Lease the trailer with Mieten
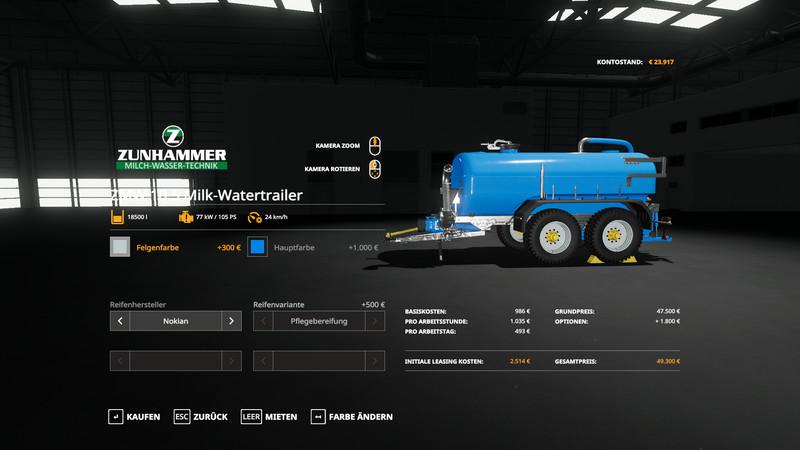Screen dimensions: 800x450 [x=269, y=416]
